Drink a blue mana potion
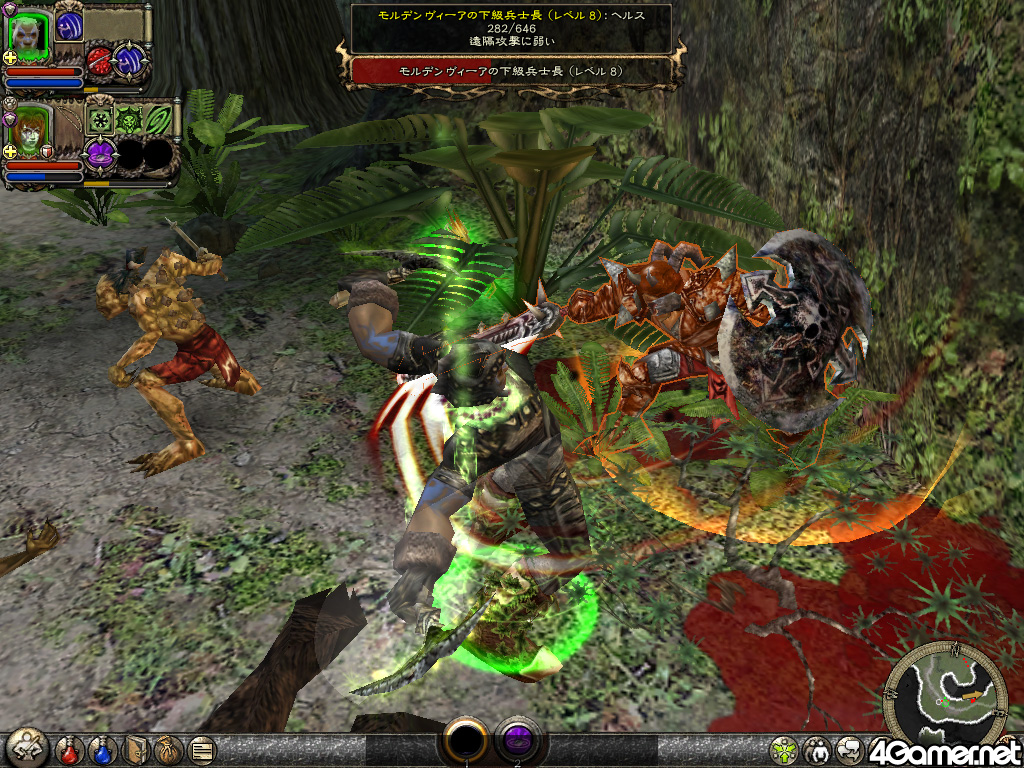The height and width of the screenshot is (768, 1024). point(103,750)
